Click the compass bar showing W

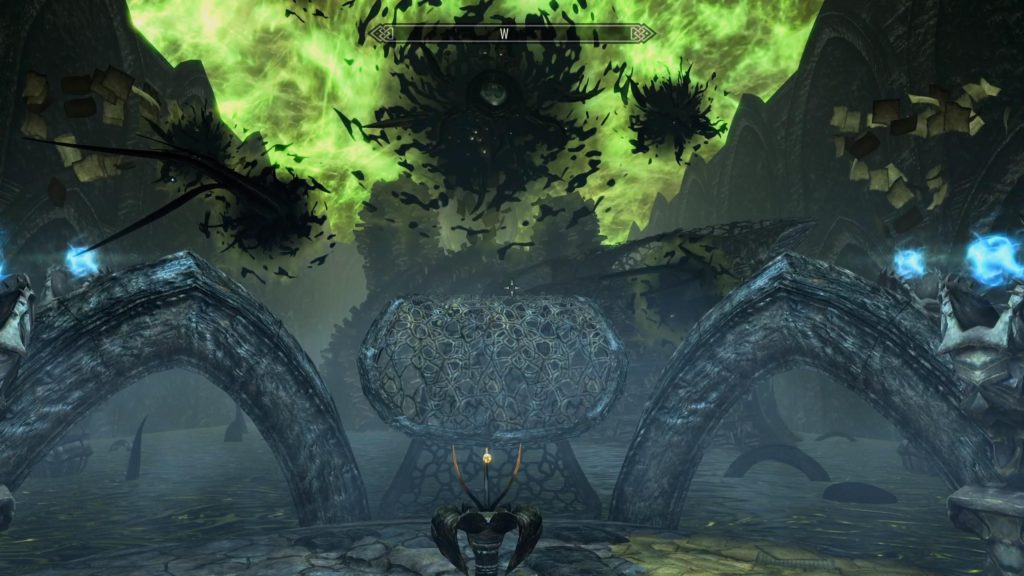[x=511, y=33]
